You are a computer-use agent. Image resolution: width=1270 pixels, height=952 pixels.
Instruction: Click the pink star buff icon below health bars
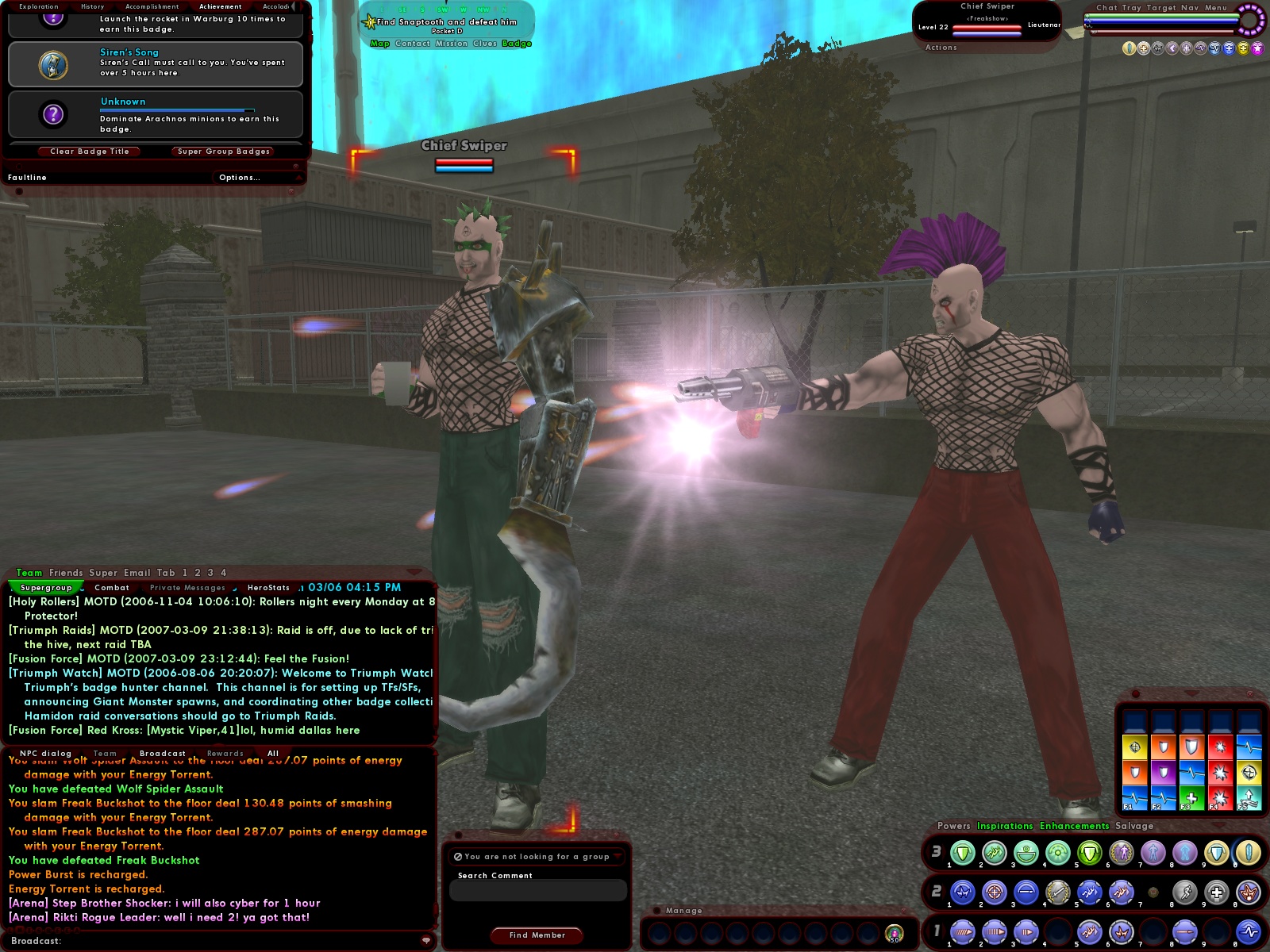[1257, 48]
